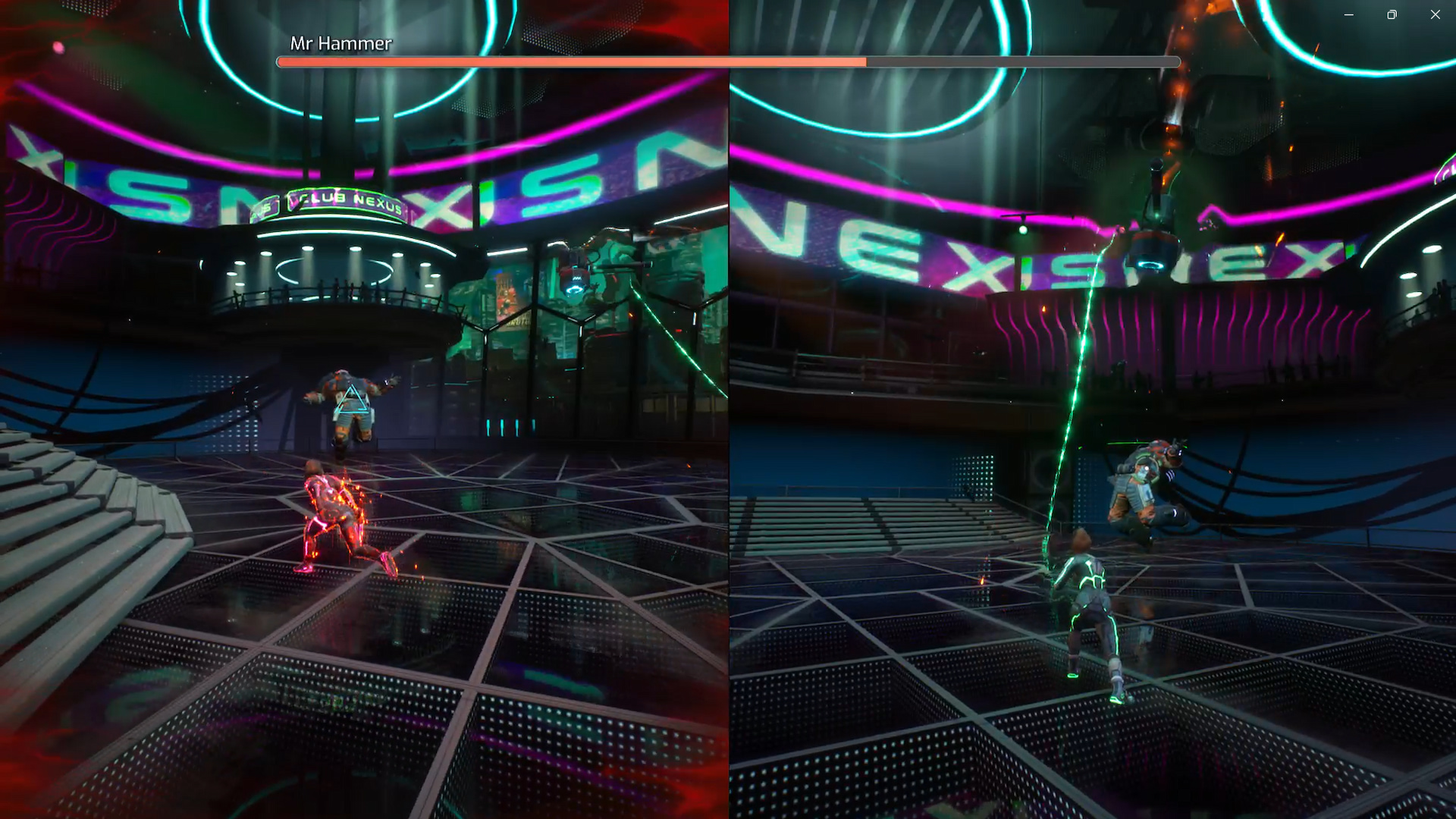Minimize the game window

[x=1348, y=14]
